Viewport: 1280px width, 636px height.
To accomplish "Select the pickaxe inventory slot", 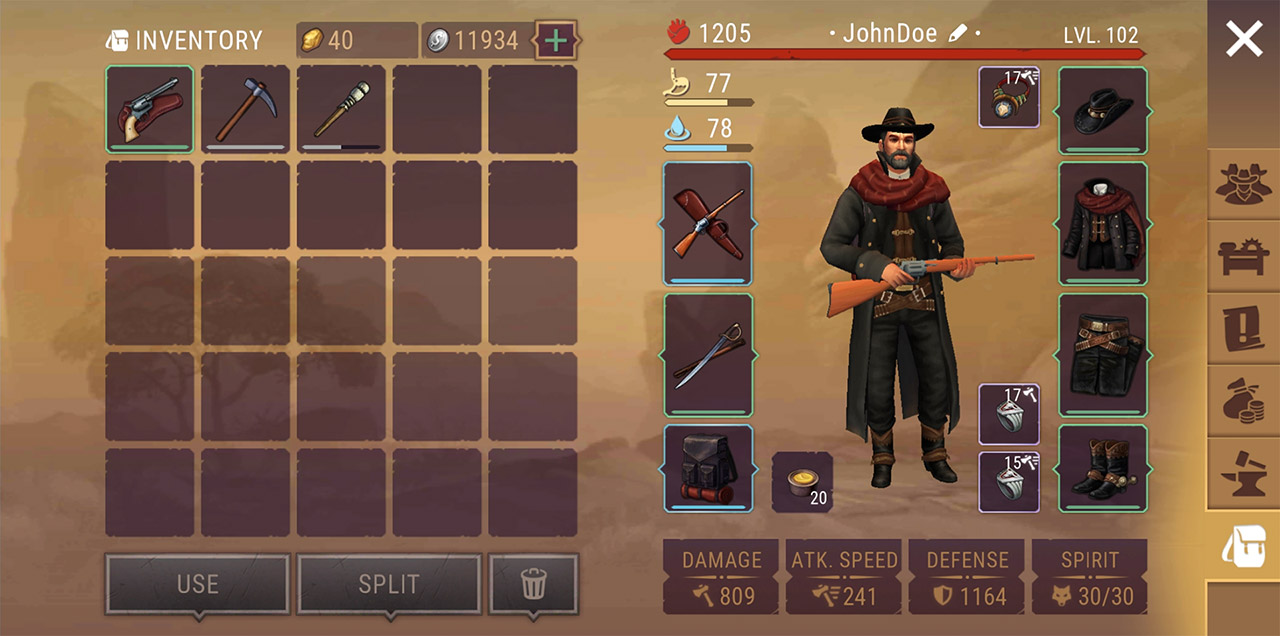I will pos(245,109).
